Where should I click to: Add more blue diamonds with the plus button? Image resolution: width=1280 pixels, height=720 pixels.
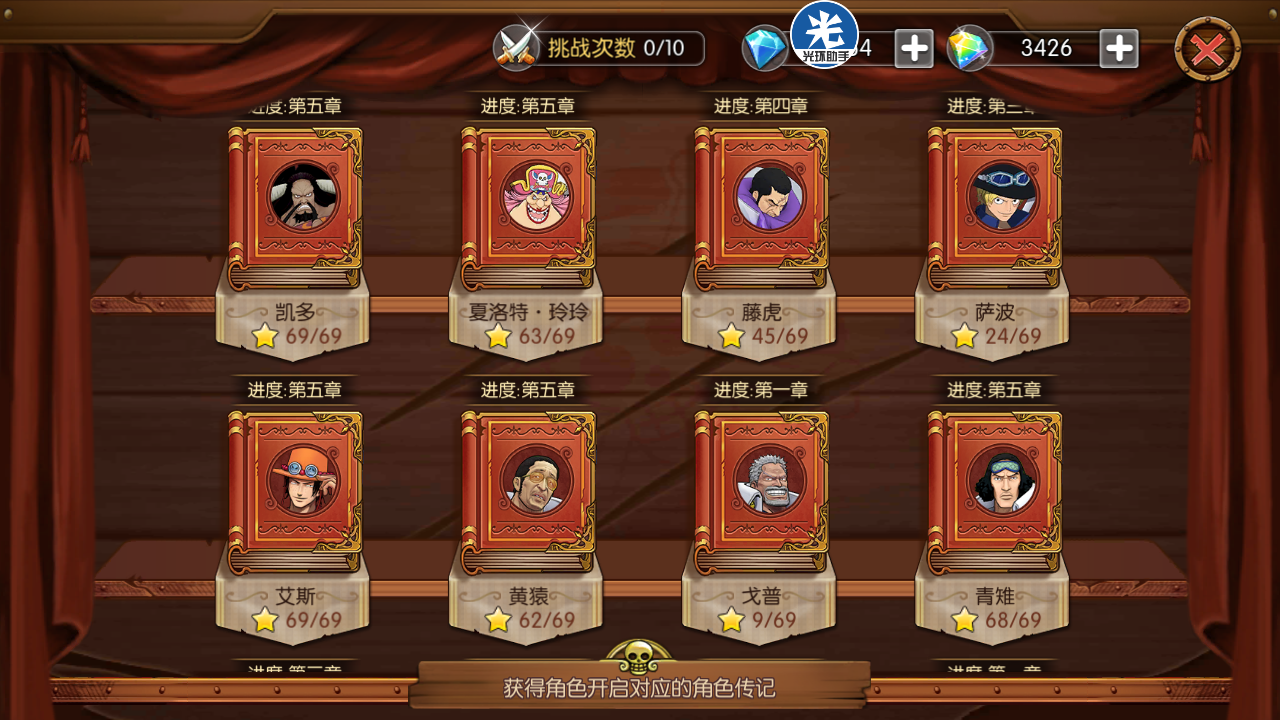coord(914,48)
